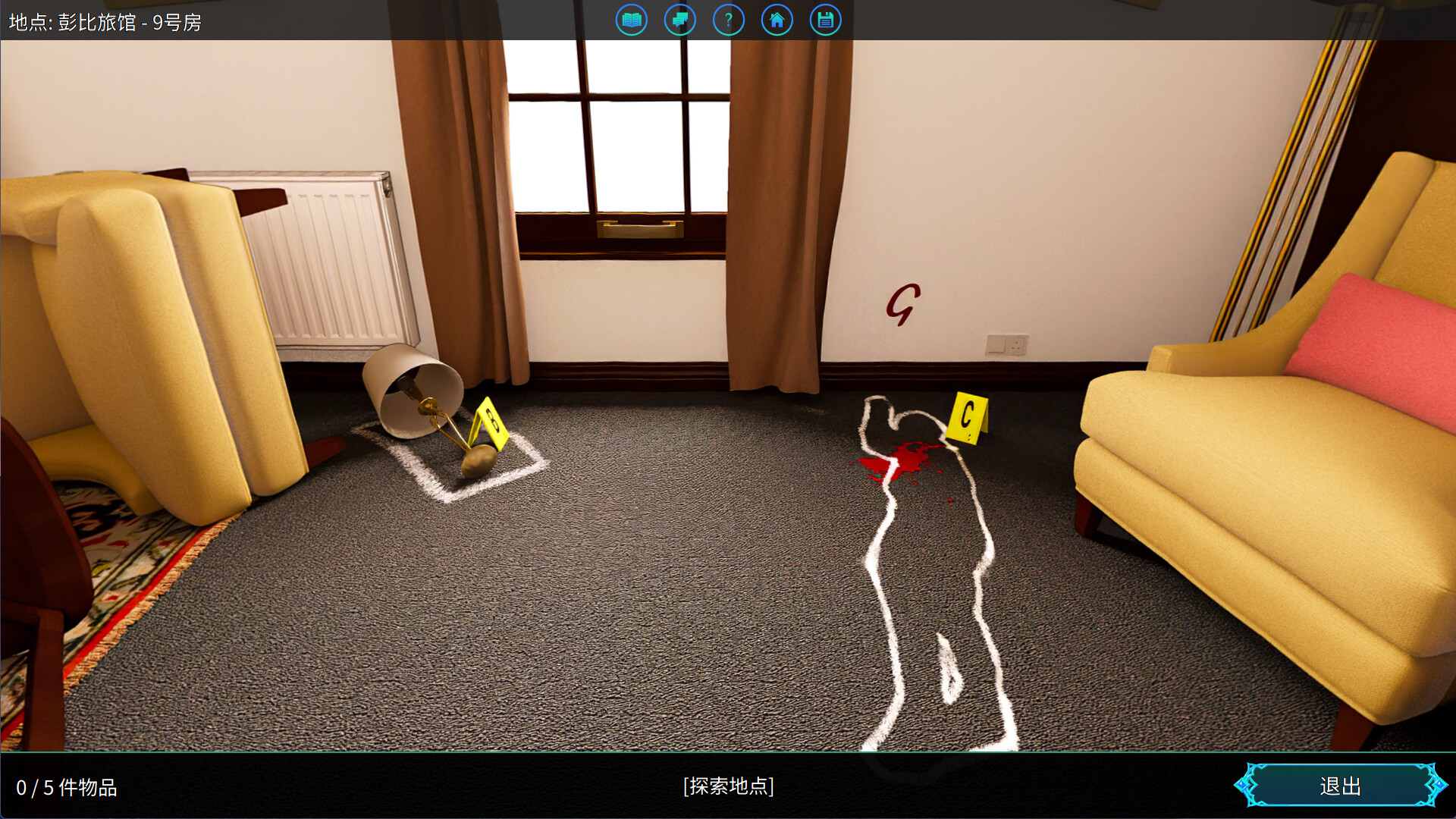Open the dialogue log speech-bubble icon
The image size is (1456, 819).
tap(679, 20)
